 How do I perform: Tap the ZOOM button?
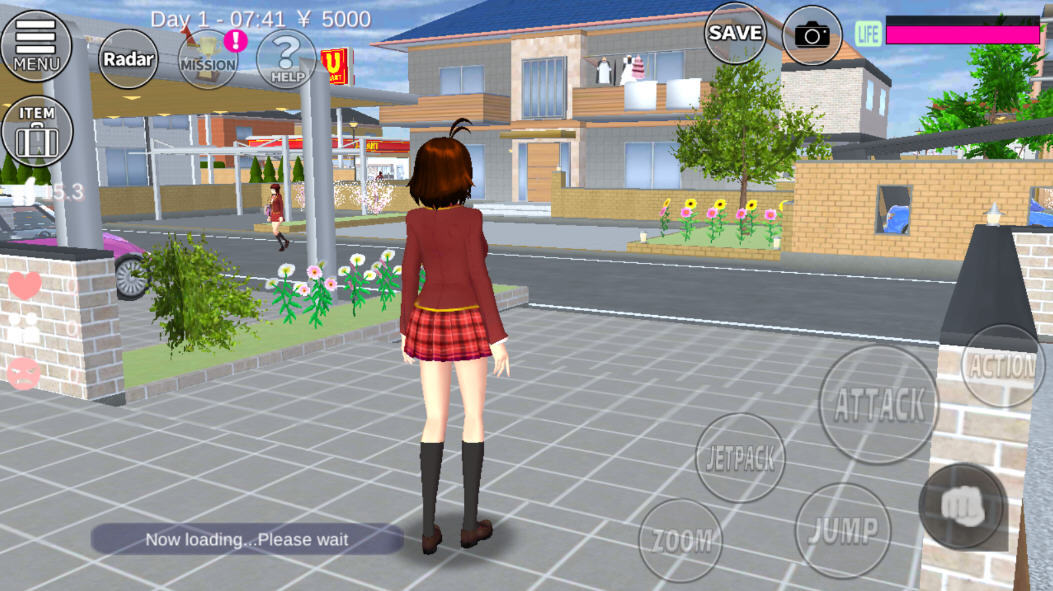(x=682, y=541)
